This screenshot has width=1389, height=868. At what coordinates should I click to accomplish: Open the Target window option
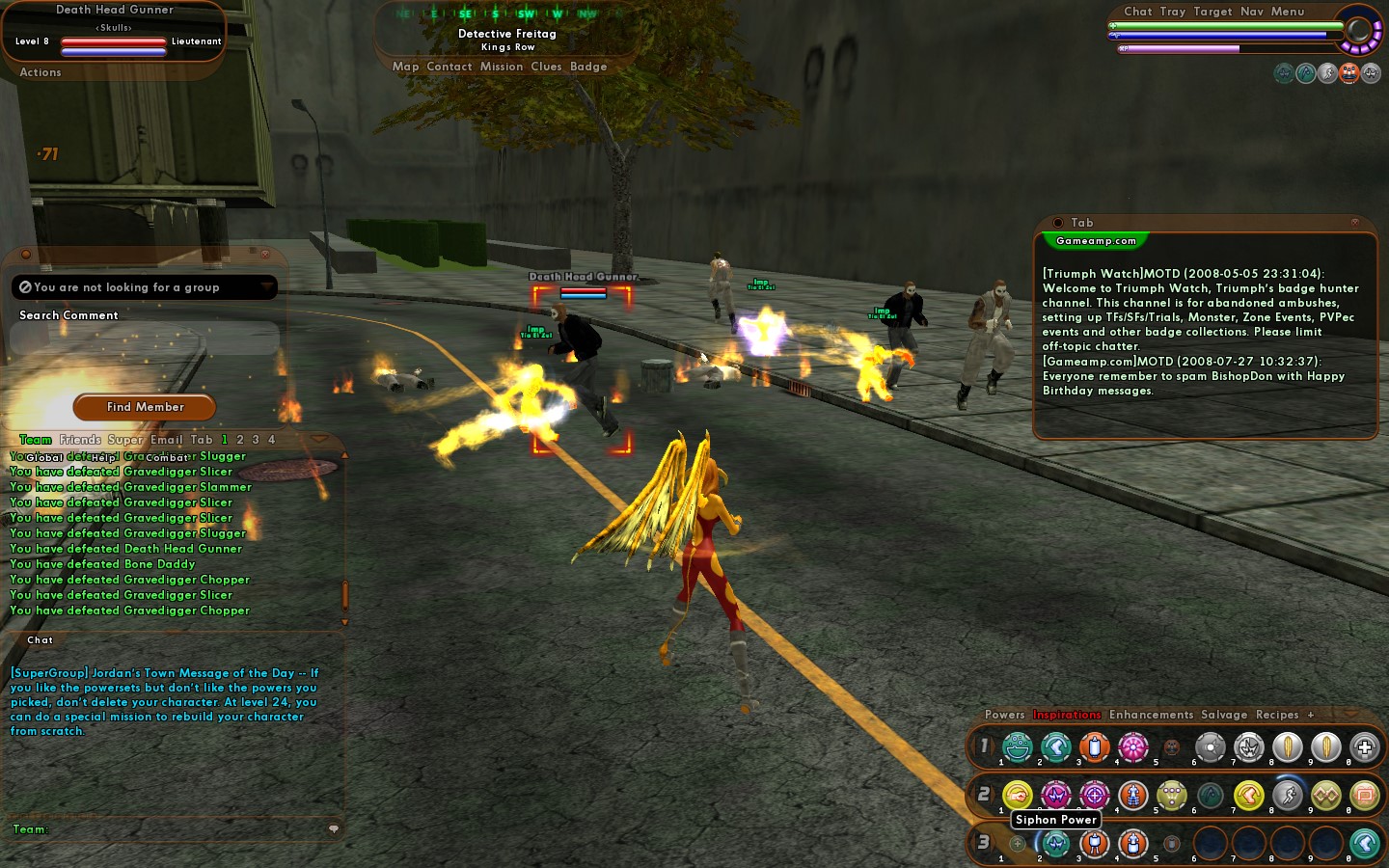pyautogui.click(x=1212, y=12)
